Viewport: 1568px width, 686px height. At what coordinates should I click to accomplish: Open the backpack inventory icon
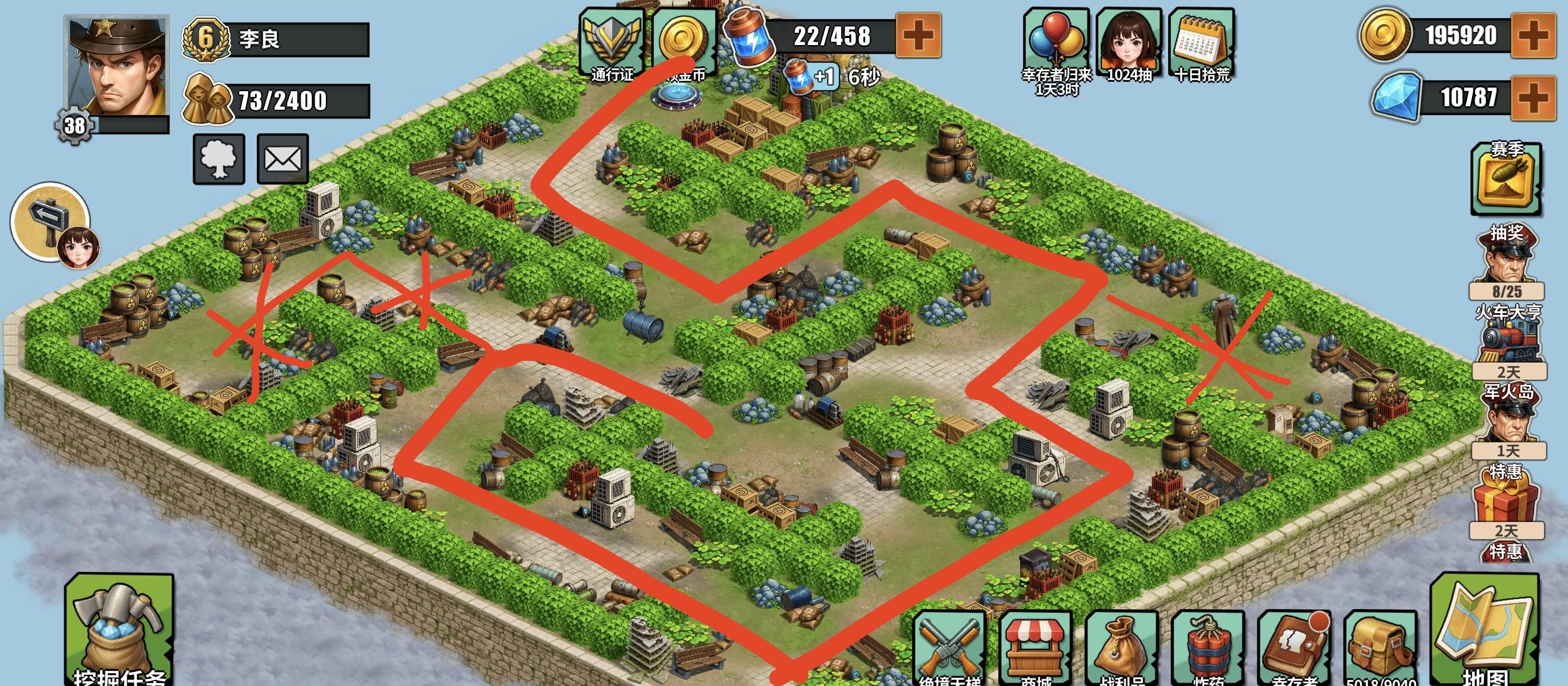(x=1380, y=648)
